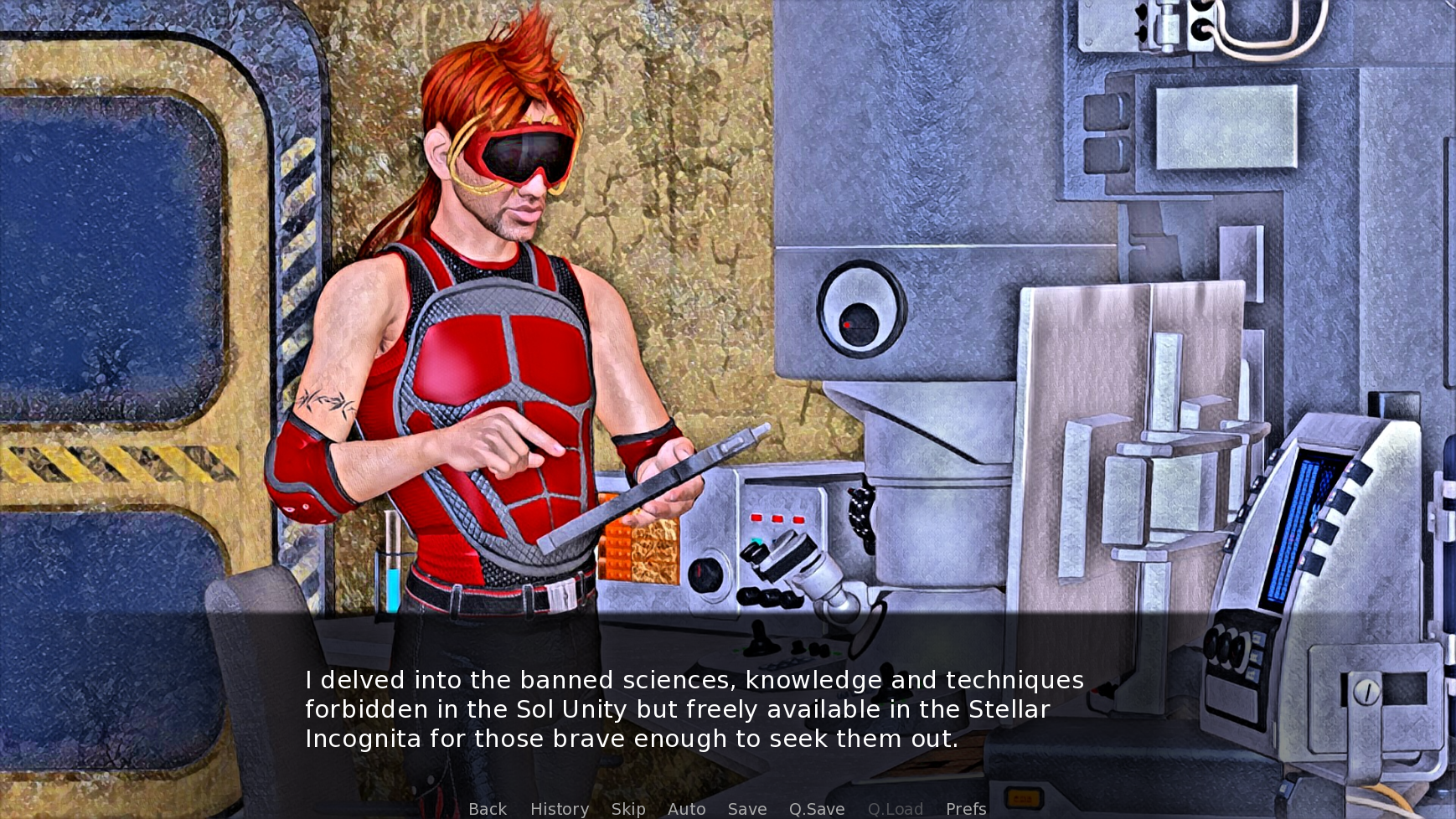The image size is (1456, 819).
Task: Click the greyed-out Q.Load button
Action: [x=896, y=809]
